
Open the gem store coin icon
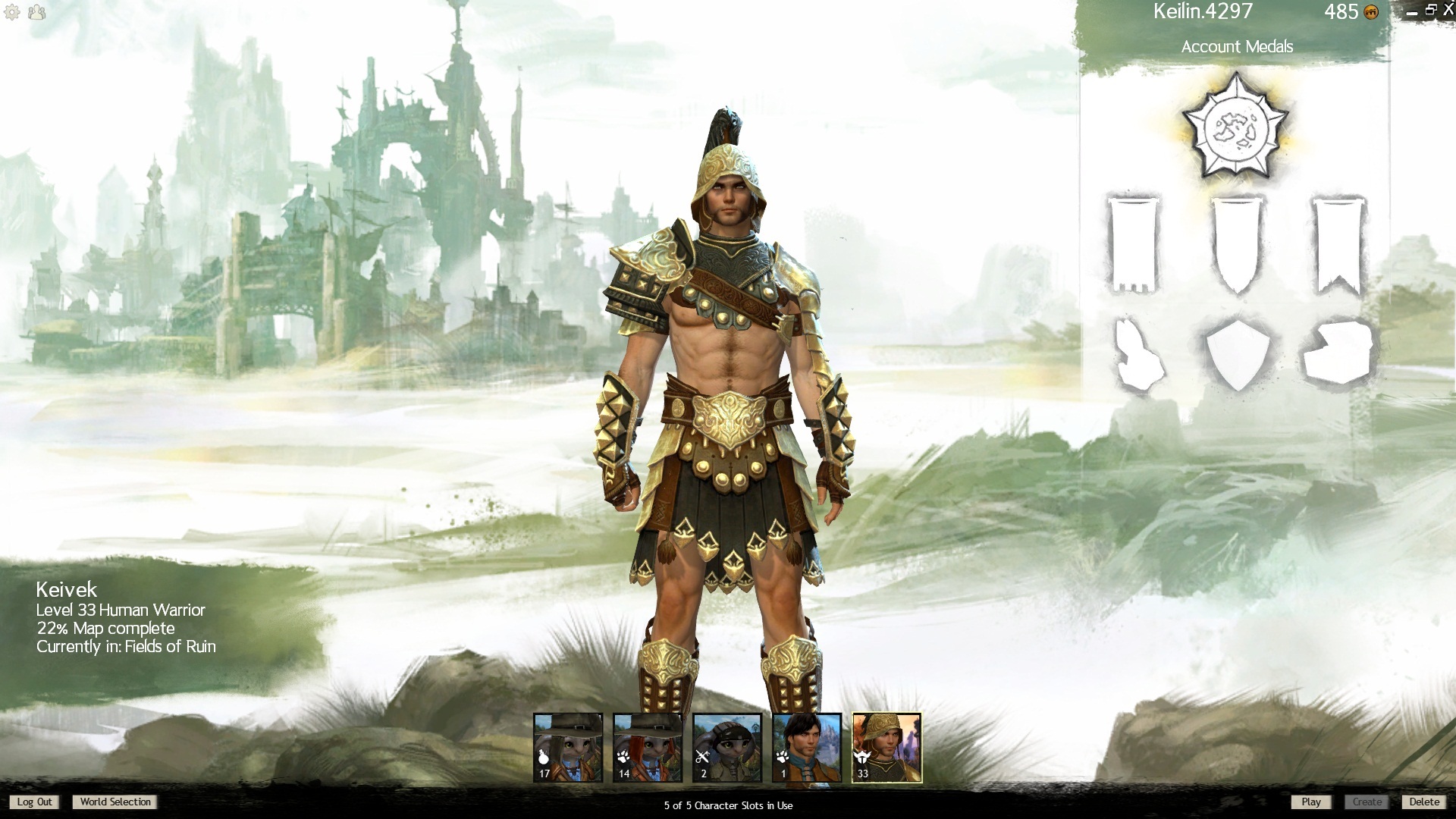pos(1371,12)
